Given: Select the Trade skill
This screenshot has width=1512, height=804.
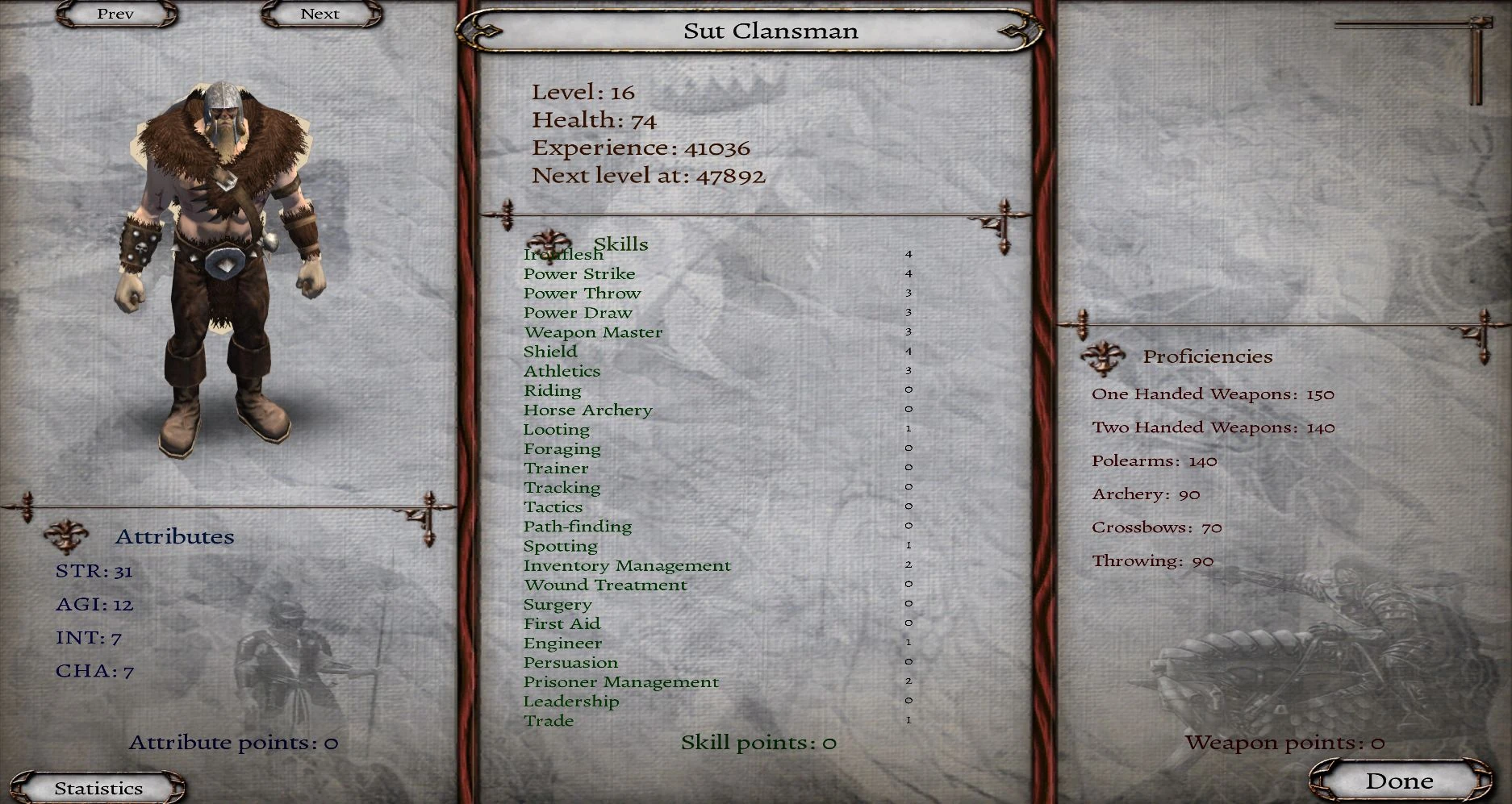Looking at the screenshot, I should [550, 720].
